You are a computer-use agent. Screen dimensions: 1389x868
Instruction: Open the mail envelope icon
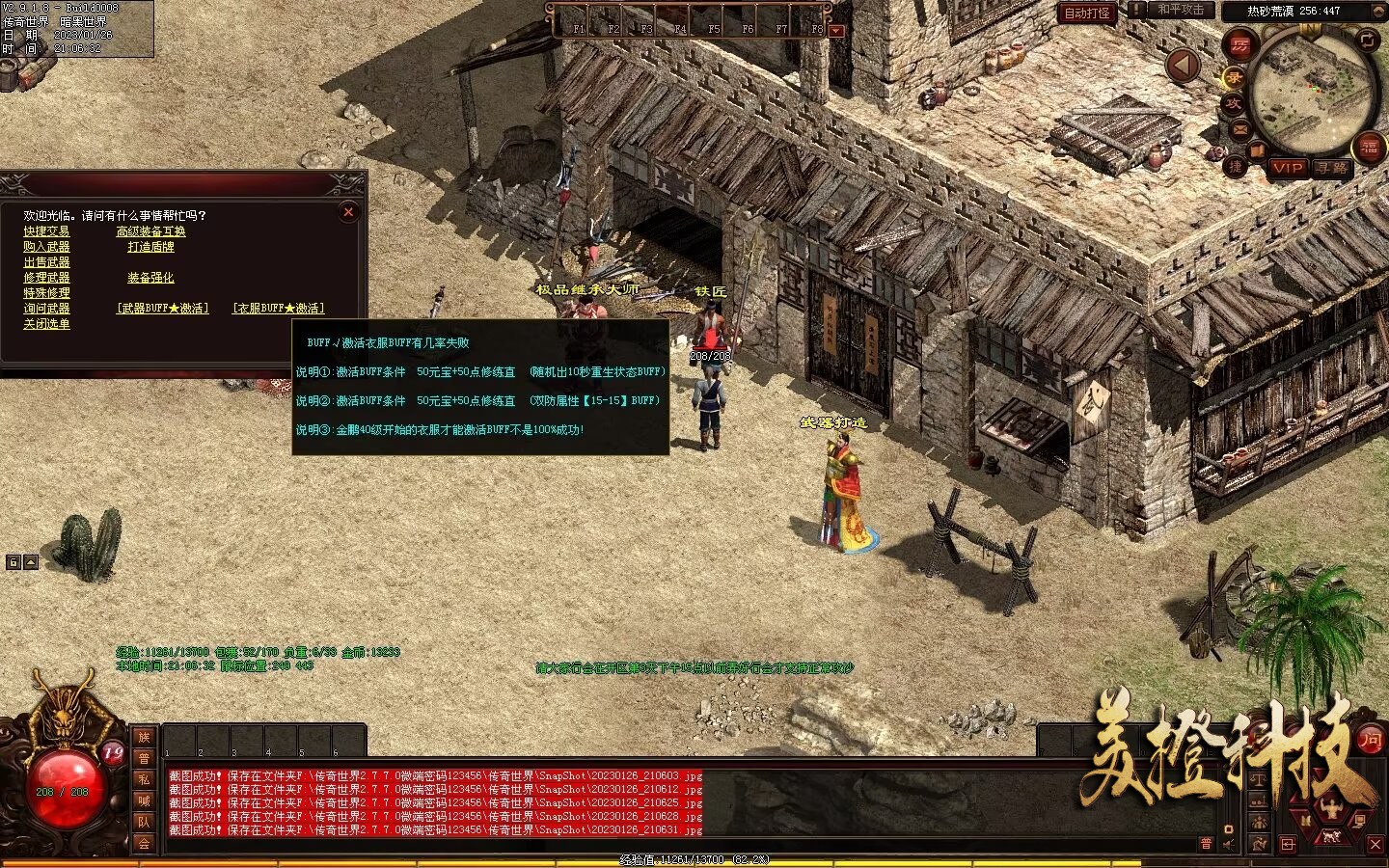(1239, 129)
